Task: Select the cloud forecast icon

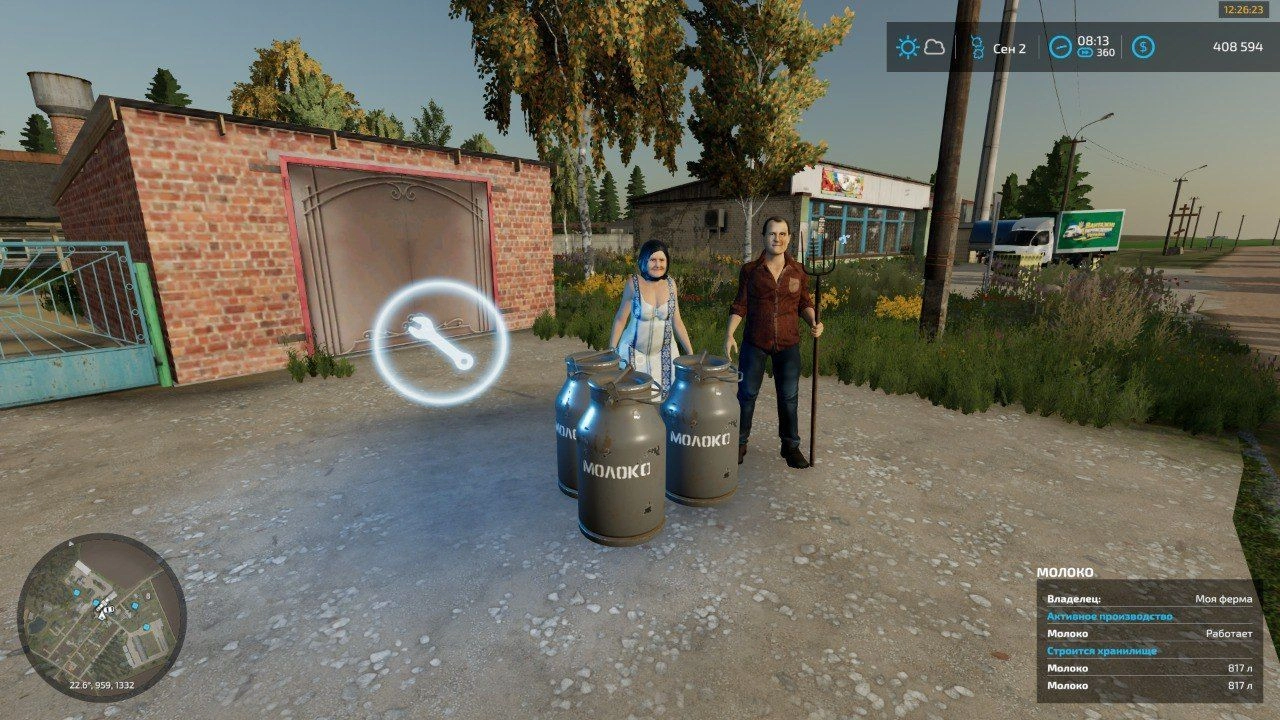Action: coord(935,47)
